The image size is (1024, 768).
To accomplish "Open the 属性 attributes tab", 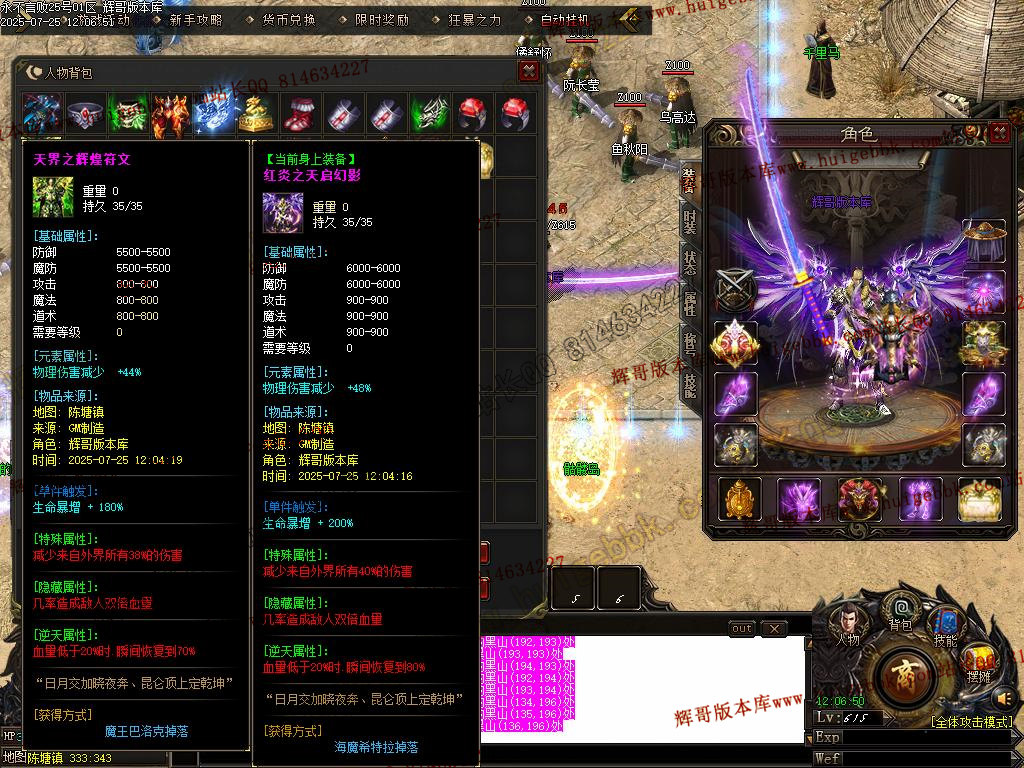I will 690,304.
